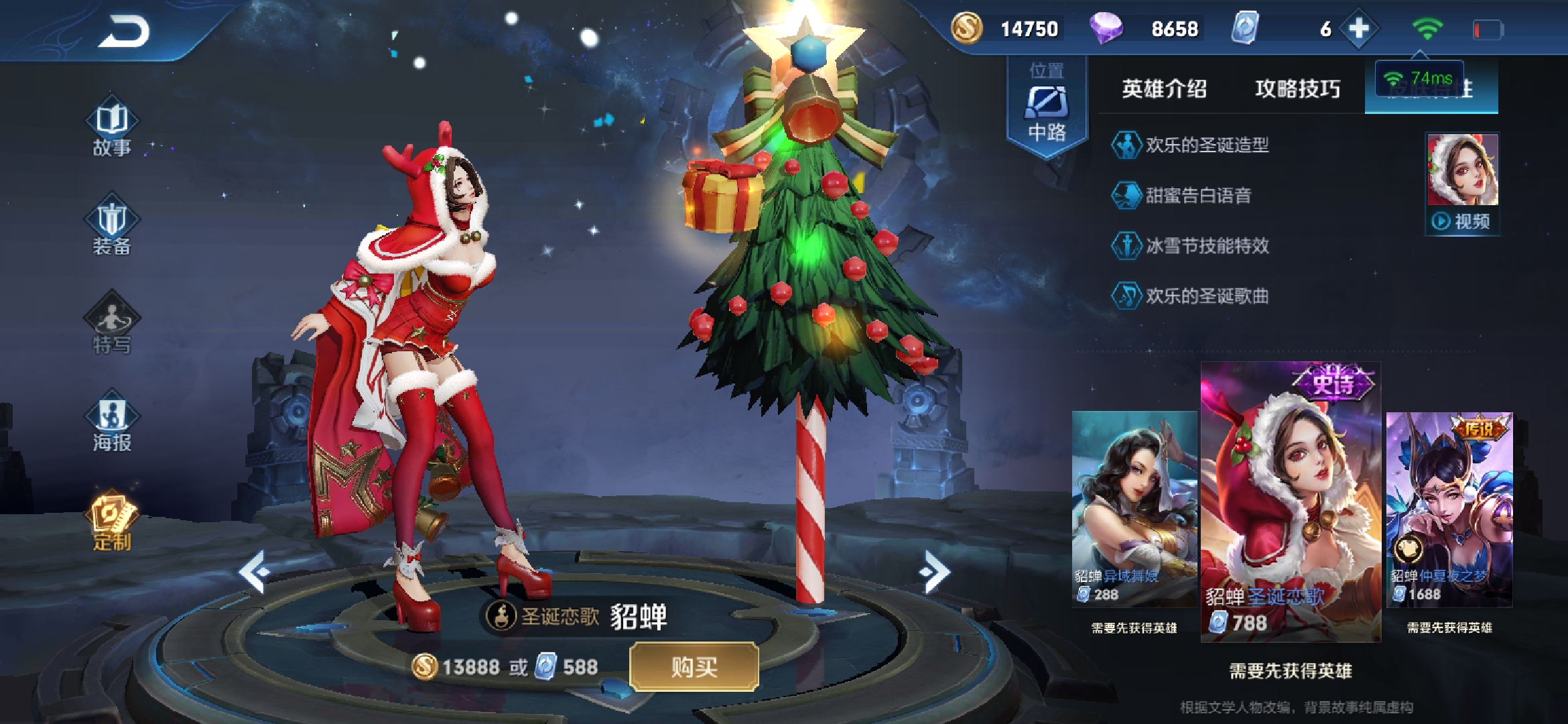Switch to the 英雄介绍 tab
The image size is (1568, 724).
(1165, 88)
